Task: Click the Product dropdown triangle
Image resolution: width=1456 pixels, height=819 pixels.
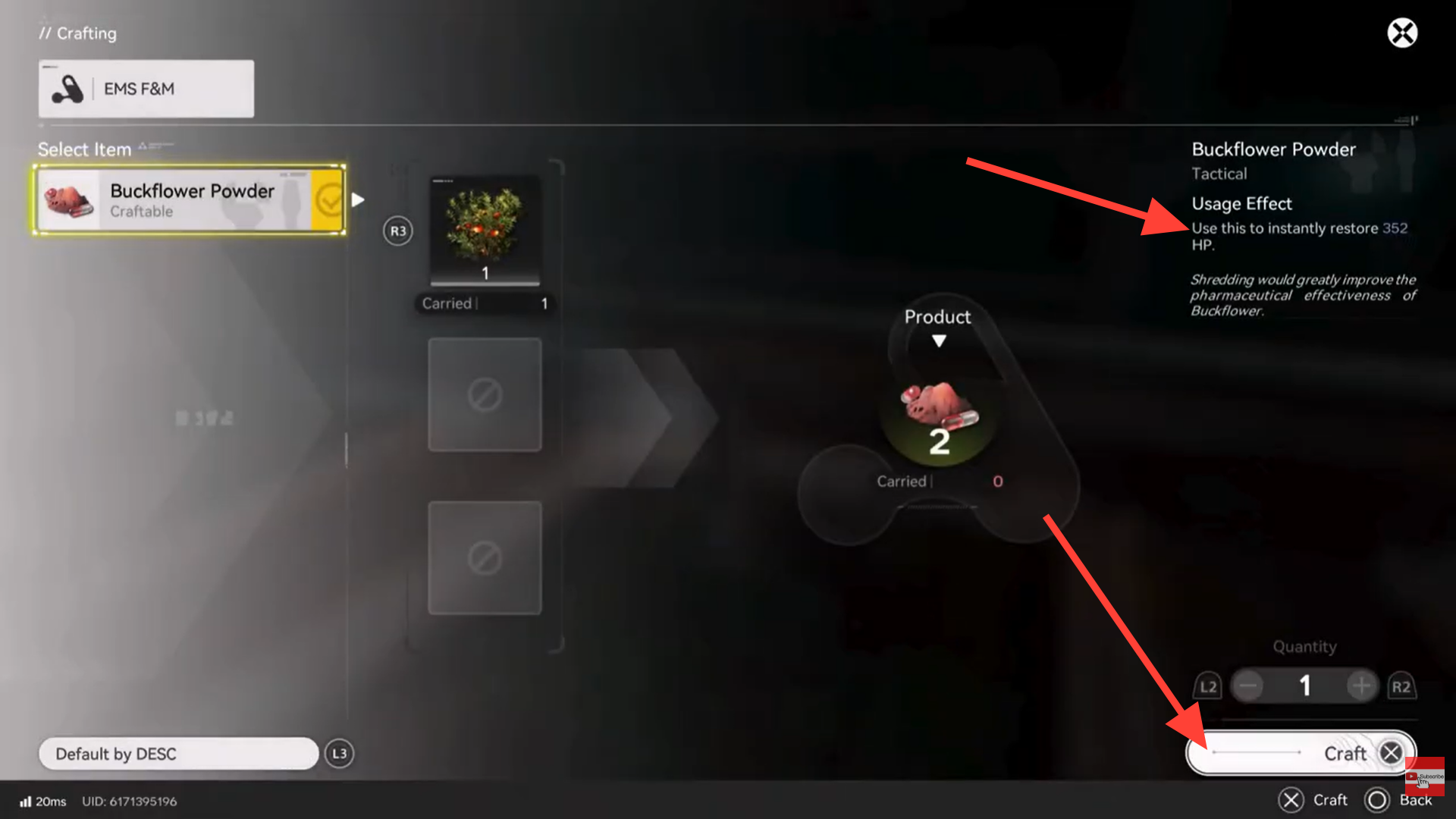Action: [x=939, y=341]
